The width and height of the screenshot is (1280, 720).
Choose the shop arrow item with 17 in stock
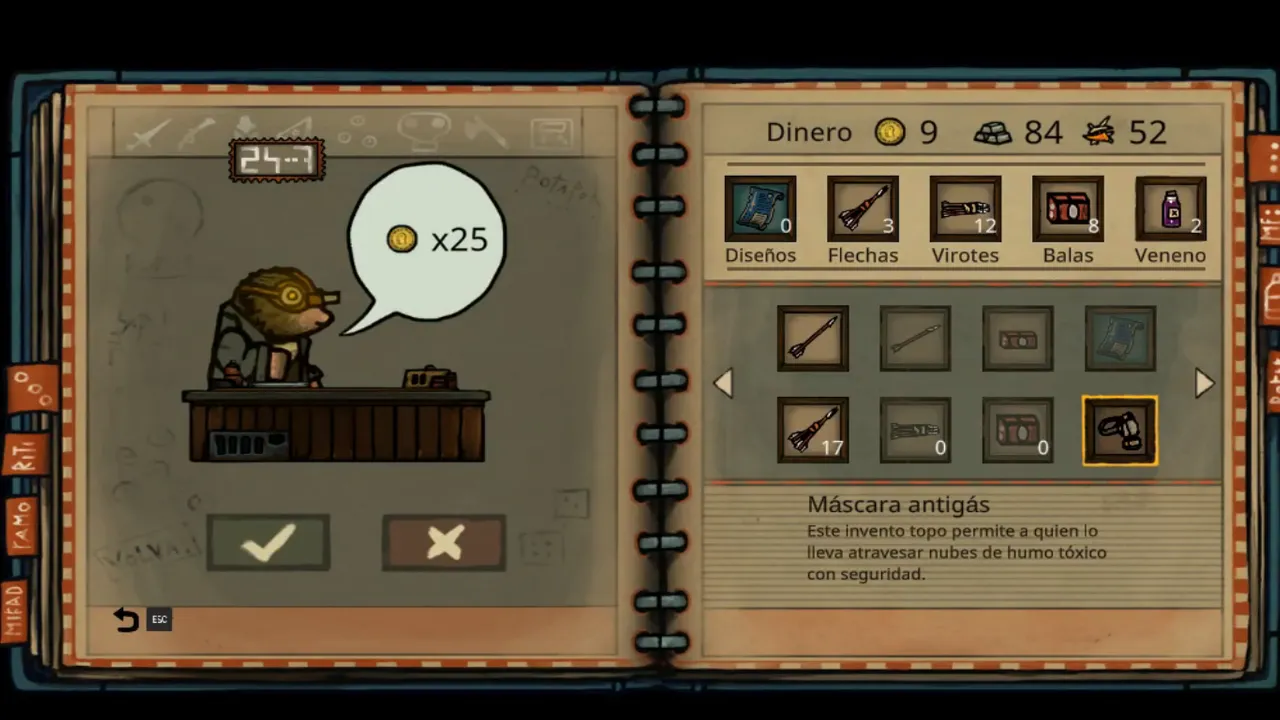[813, 431]
